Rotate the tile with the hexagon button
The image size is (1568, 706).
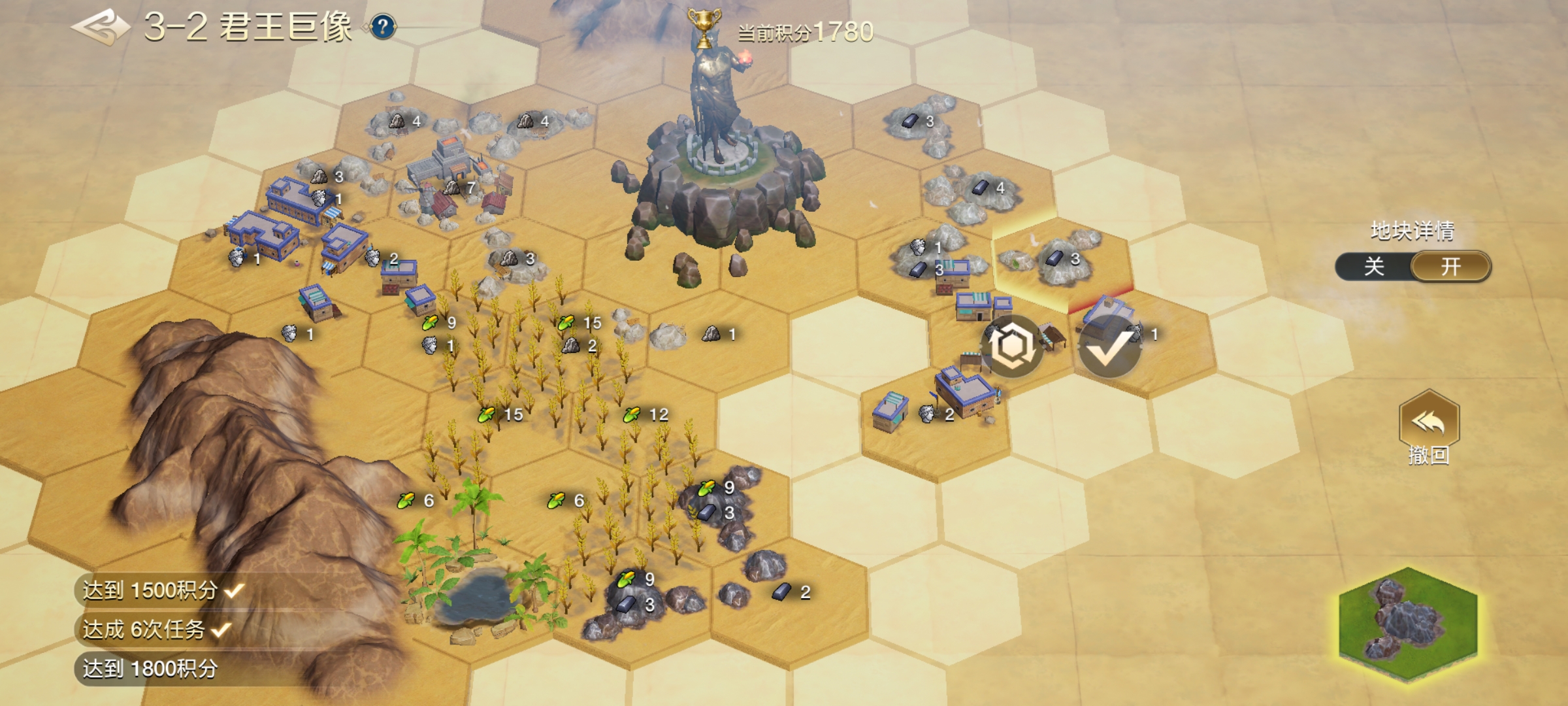[1012, 346]
